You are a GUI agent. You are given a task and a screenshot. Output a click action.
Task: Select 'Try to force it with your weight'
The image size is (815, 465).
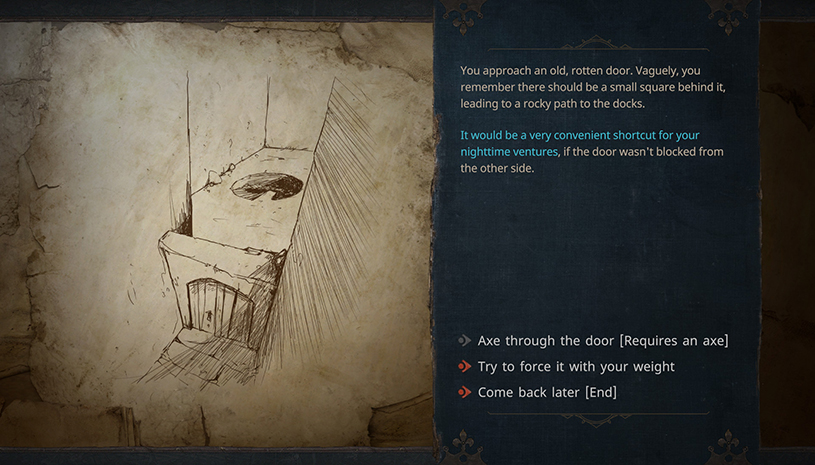pos(575,367)
